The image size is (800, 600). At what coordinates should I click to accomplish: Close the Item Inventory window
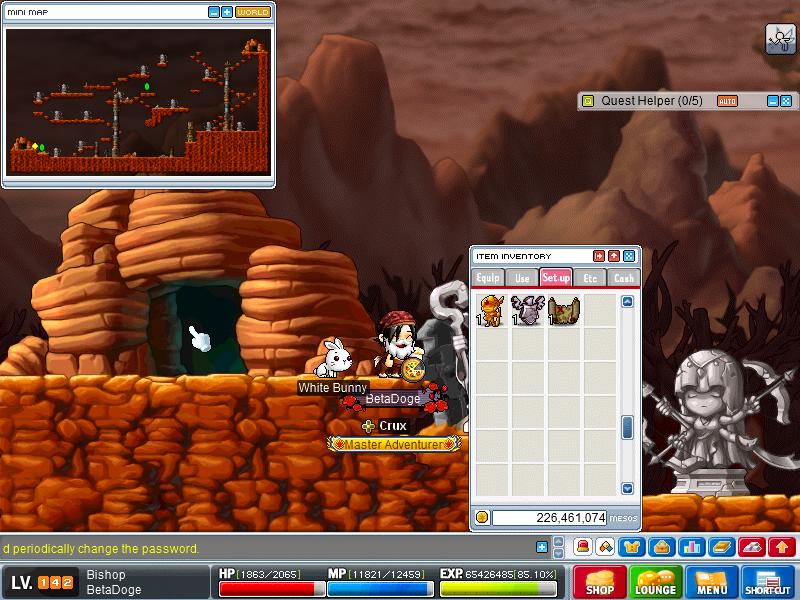(x=629, y=256)
